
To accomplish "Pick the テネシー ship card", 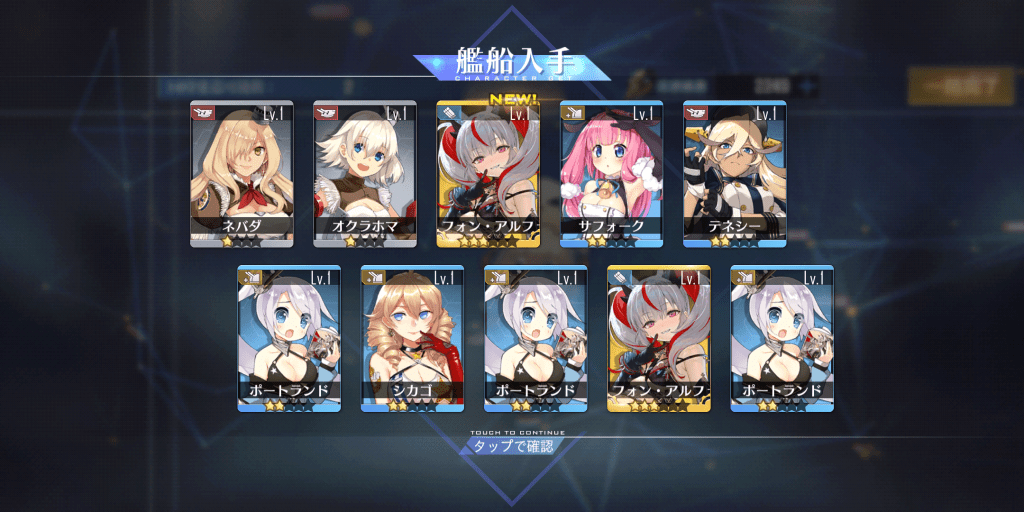I will coord(734,174).
